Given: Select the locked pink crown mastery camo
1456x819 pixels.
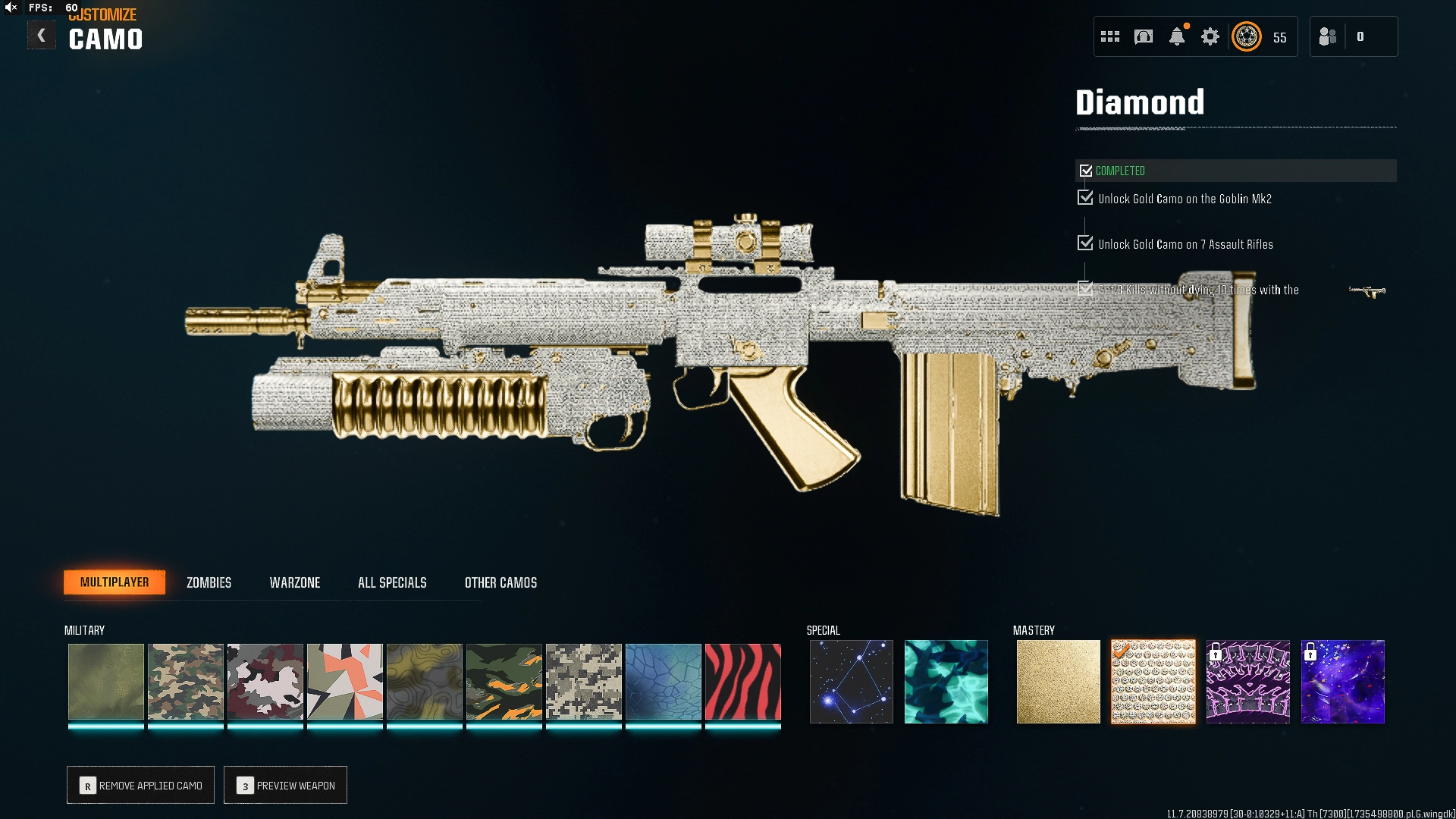Looking at the screenshot, I should tap(1247, 681).
